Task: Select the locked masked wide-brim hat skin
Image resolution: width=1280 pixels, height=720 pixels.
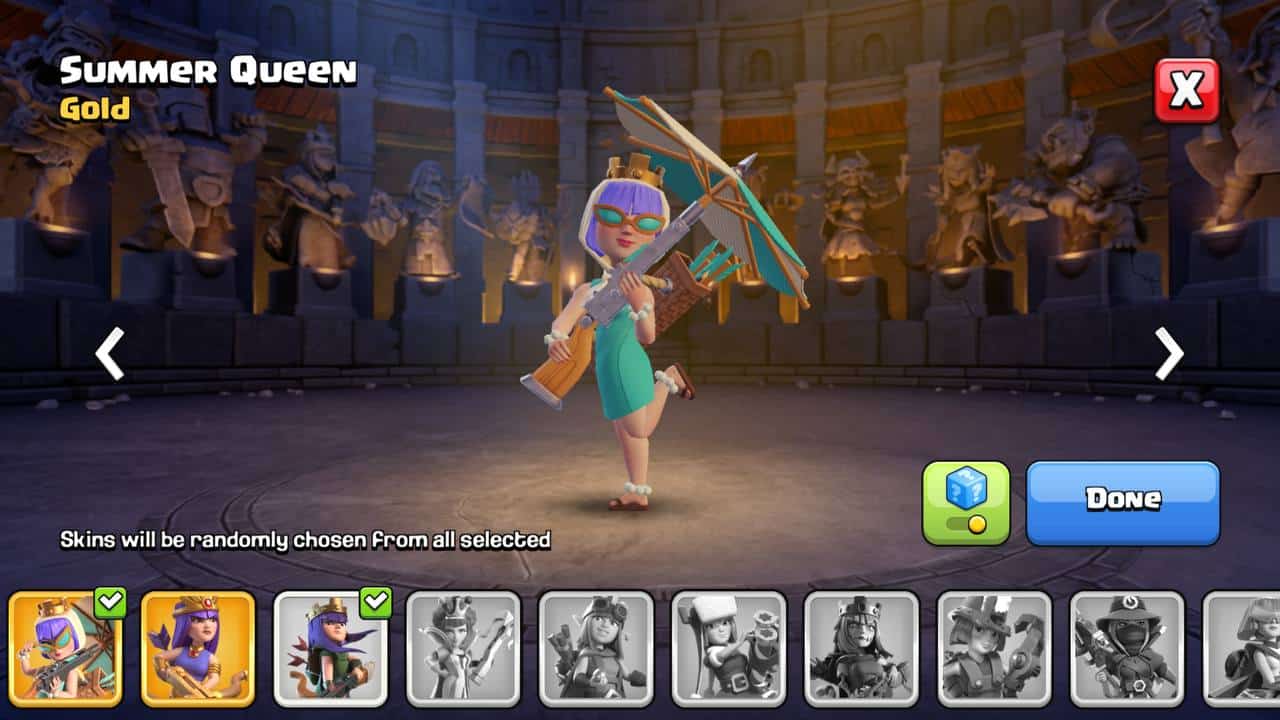Action: tap(1127, 648)
